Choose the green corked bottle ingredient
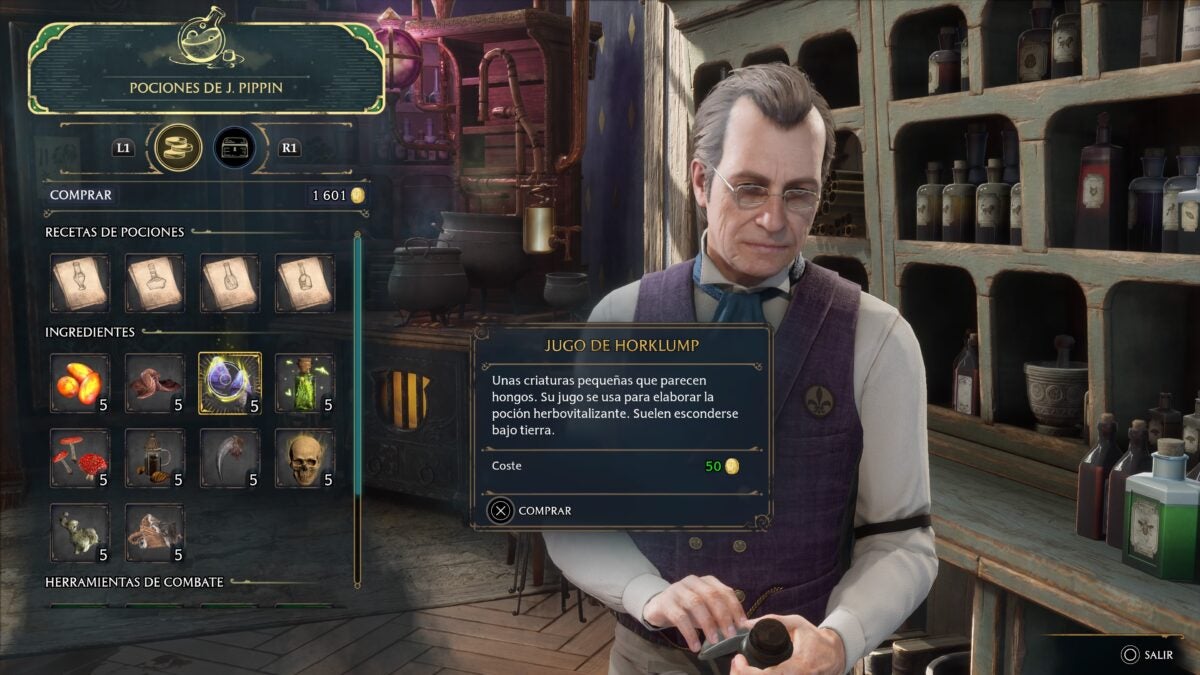Viewport: 1200px width, 675px height. (305, 383)
